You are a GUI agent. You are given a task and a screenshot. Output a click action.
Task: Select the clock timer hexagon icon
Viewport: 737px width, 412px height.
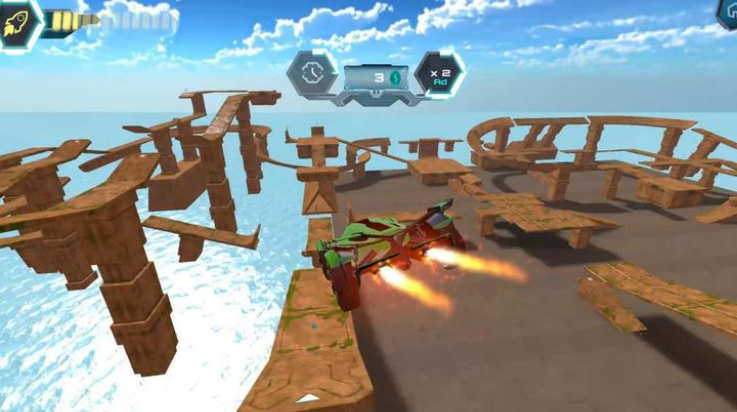[312, 73]
